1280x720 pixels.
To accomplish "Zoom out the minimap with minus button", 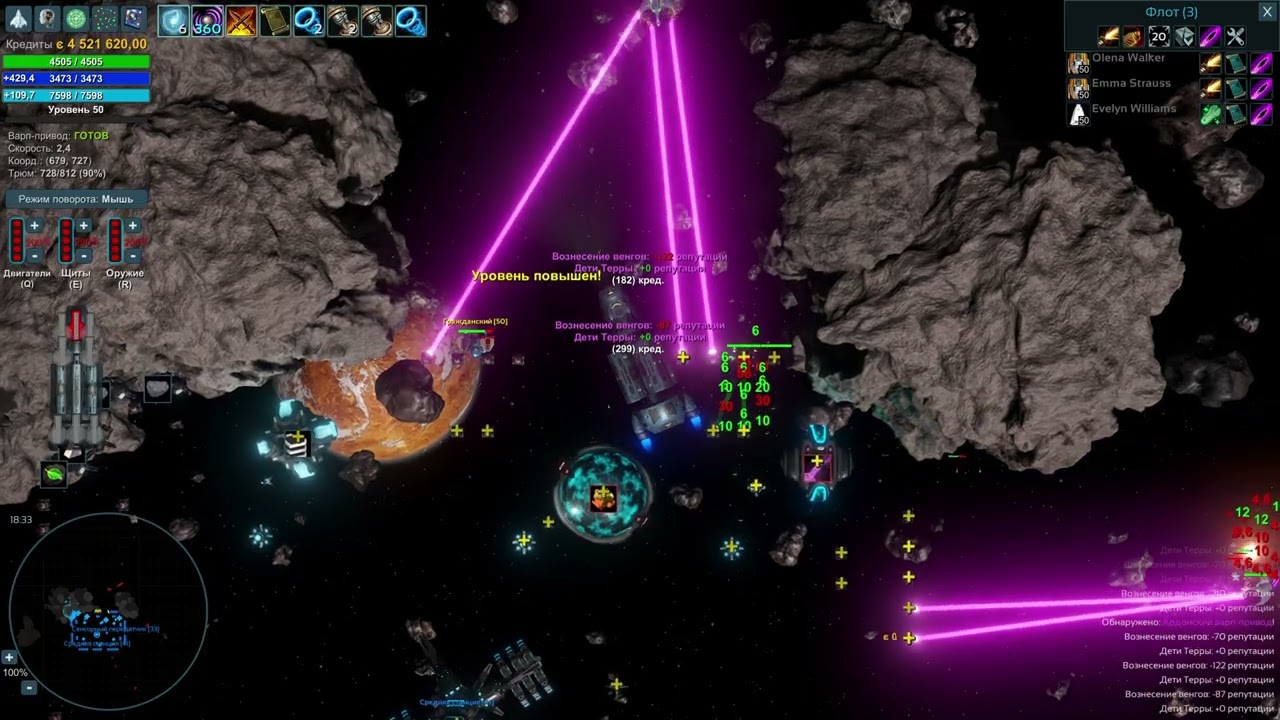I will pos(29,687).
